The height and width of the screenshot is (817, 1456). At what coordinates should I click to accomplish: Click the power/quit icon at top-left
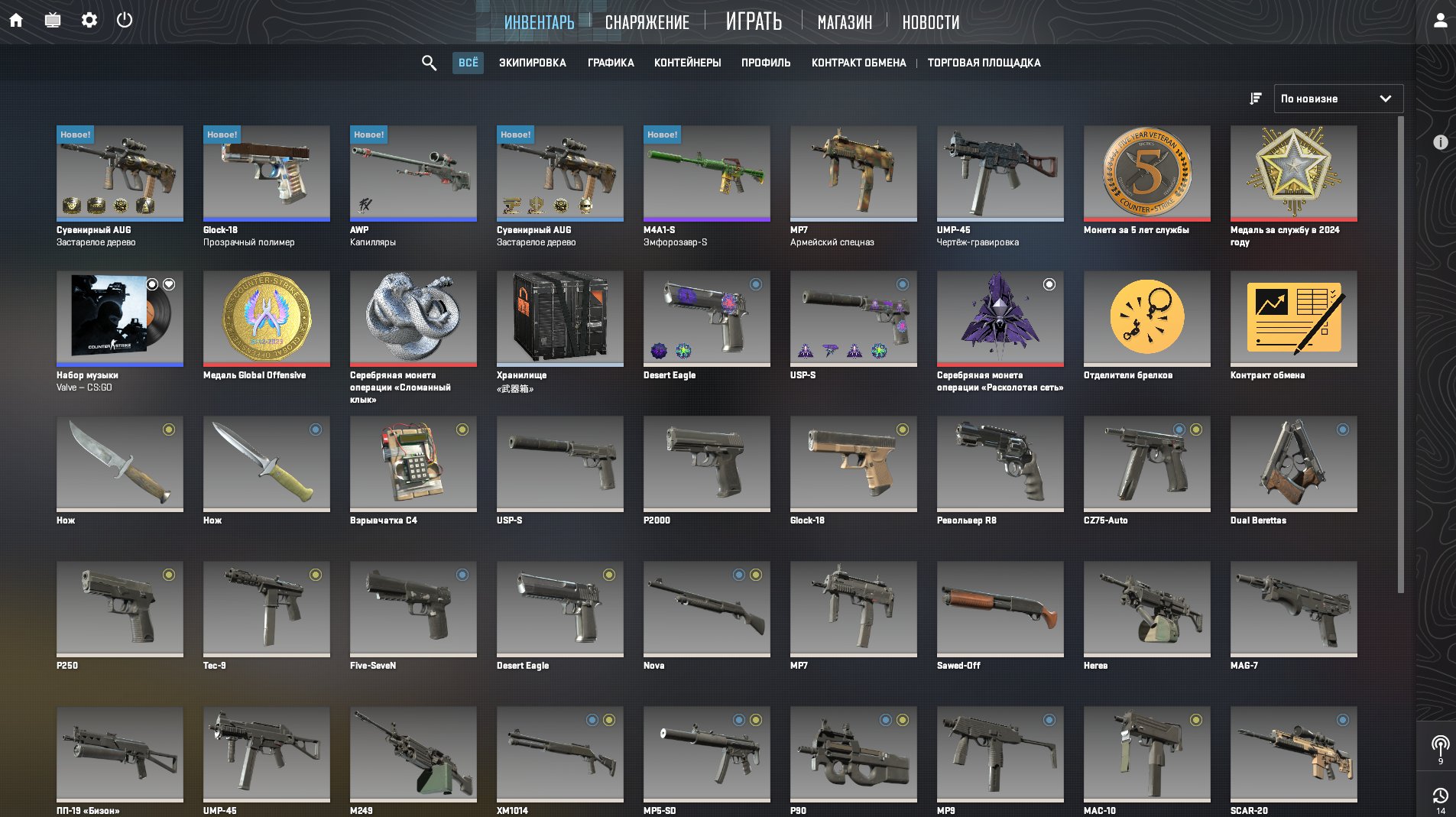coord(125,21)
